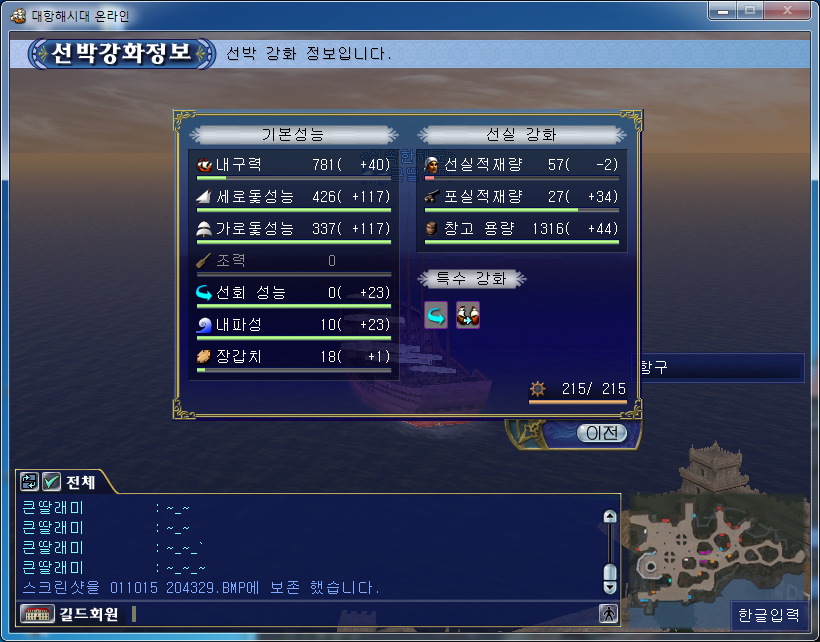Select the two-sailors special enhancement icon
Screen dimensions: 820x642
click(x=468, y=314)
